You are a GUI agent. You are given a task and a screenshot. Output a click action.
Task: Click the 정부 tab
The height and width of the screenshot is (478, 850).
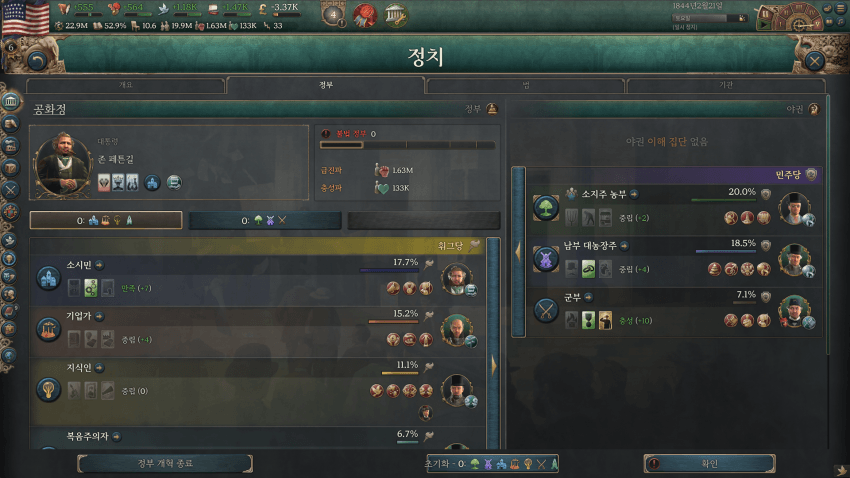[326, 86]
